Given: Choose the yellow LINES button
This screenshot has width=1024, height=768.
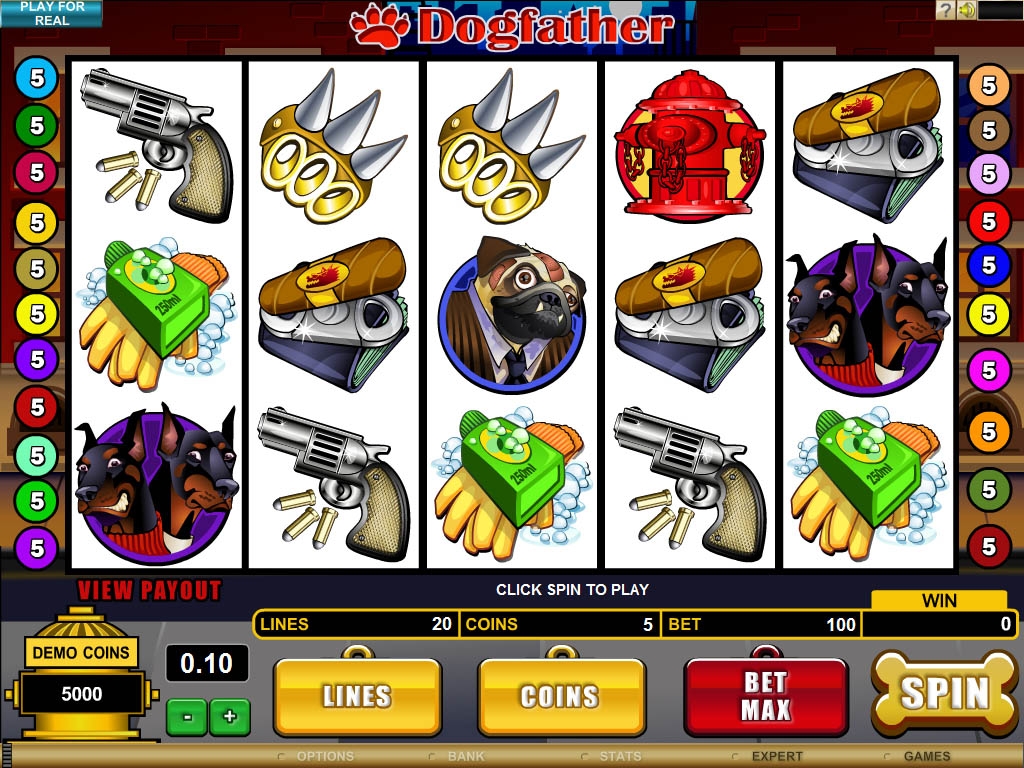Looking at the screenshot, I should point(357,697).
